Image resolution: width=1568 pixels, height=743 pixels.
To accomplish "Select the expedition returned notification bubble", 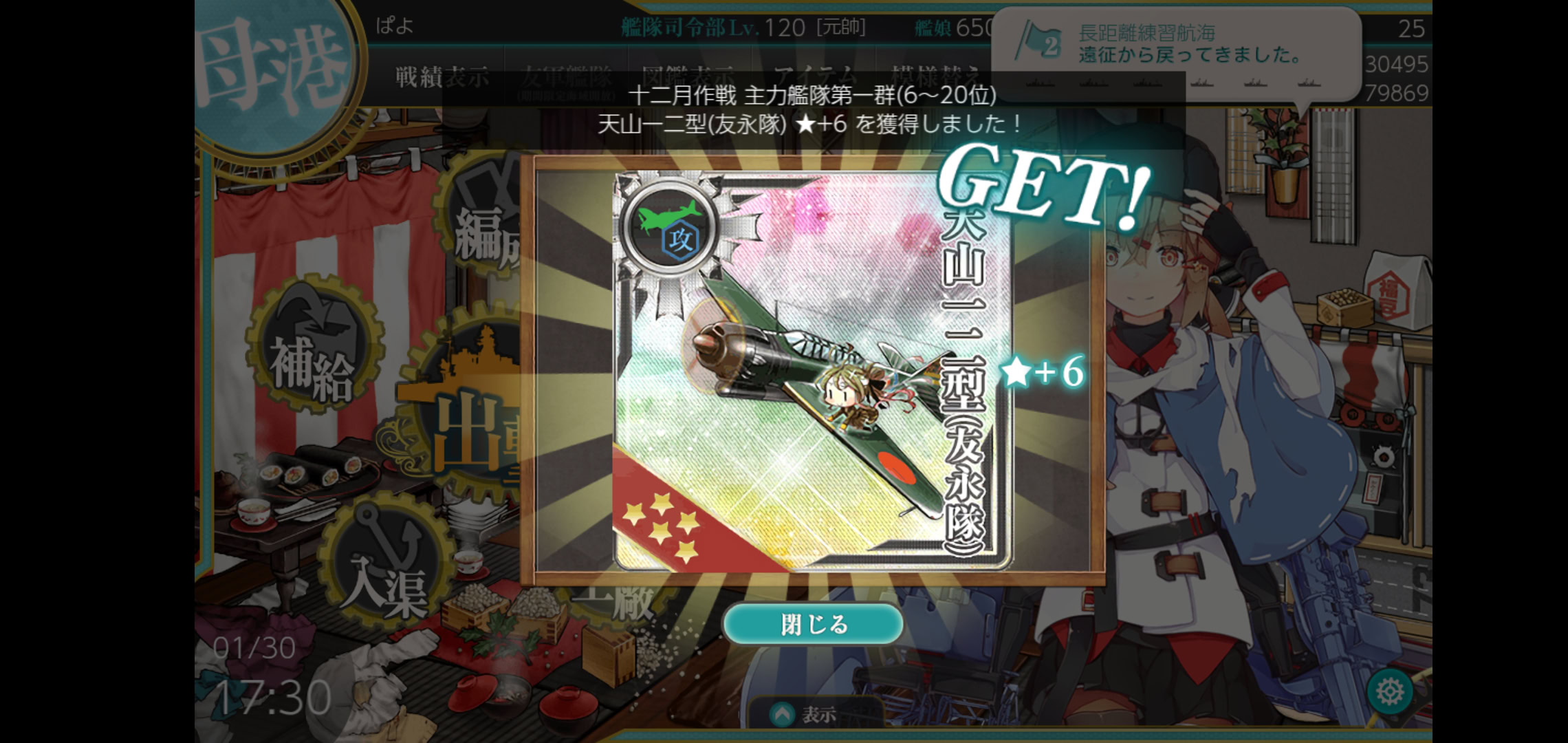I will (x=1176, y=45).
